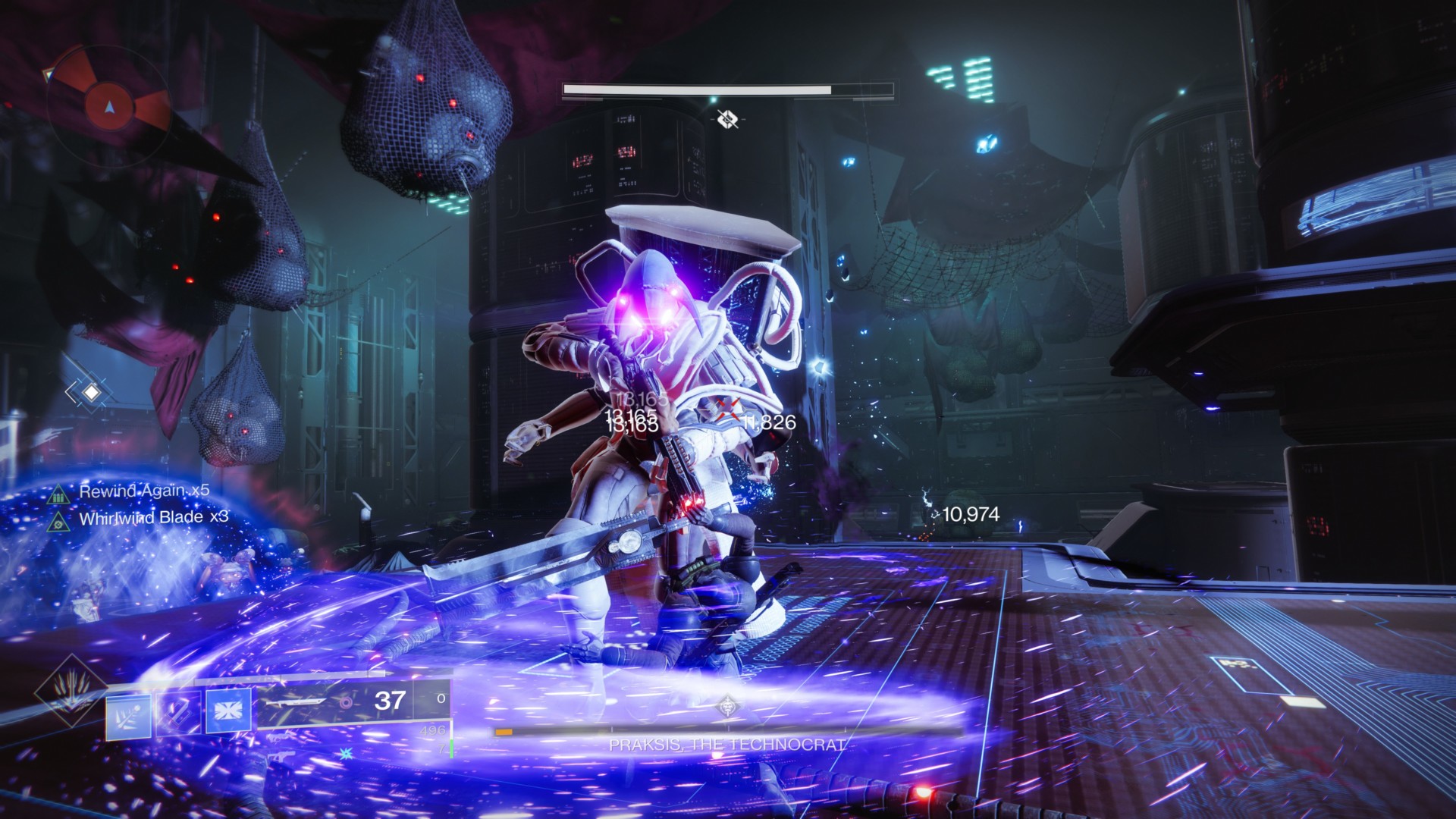Select the Whirlwind Blade buff entry
Screen dimensions: 1456x819
click(x=152, y=518)
